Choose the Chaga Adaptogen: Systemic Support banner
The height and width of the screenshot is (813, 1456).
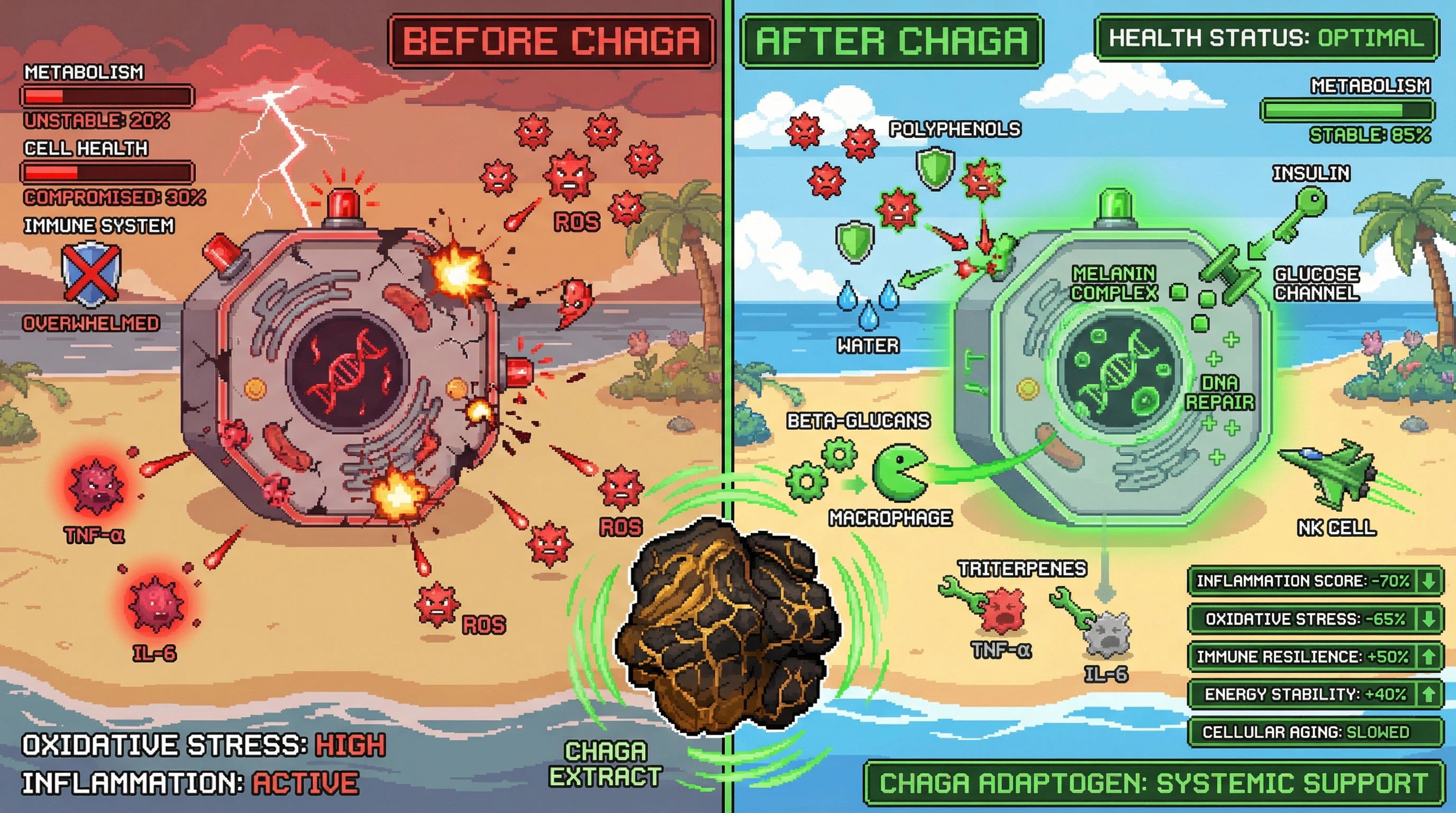click(x=1153, y=783)
